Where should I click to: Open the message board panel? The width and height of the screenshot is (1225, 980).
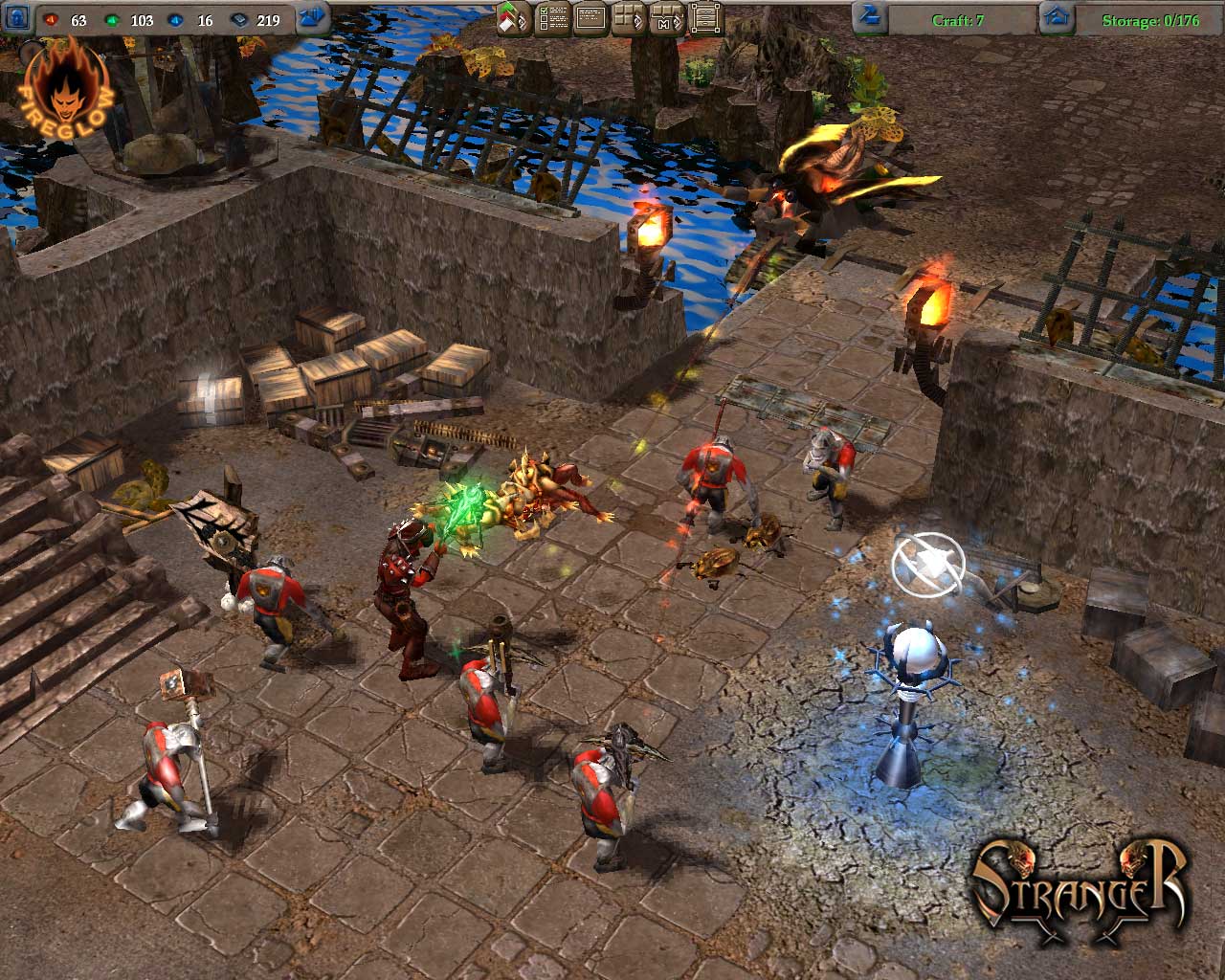tap(590, 18)
